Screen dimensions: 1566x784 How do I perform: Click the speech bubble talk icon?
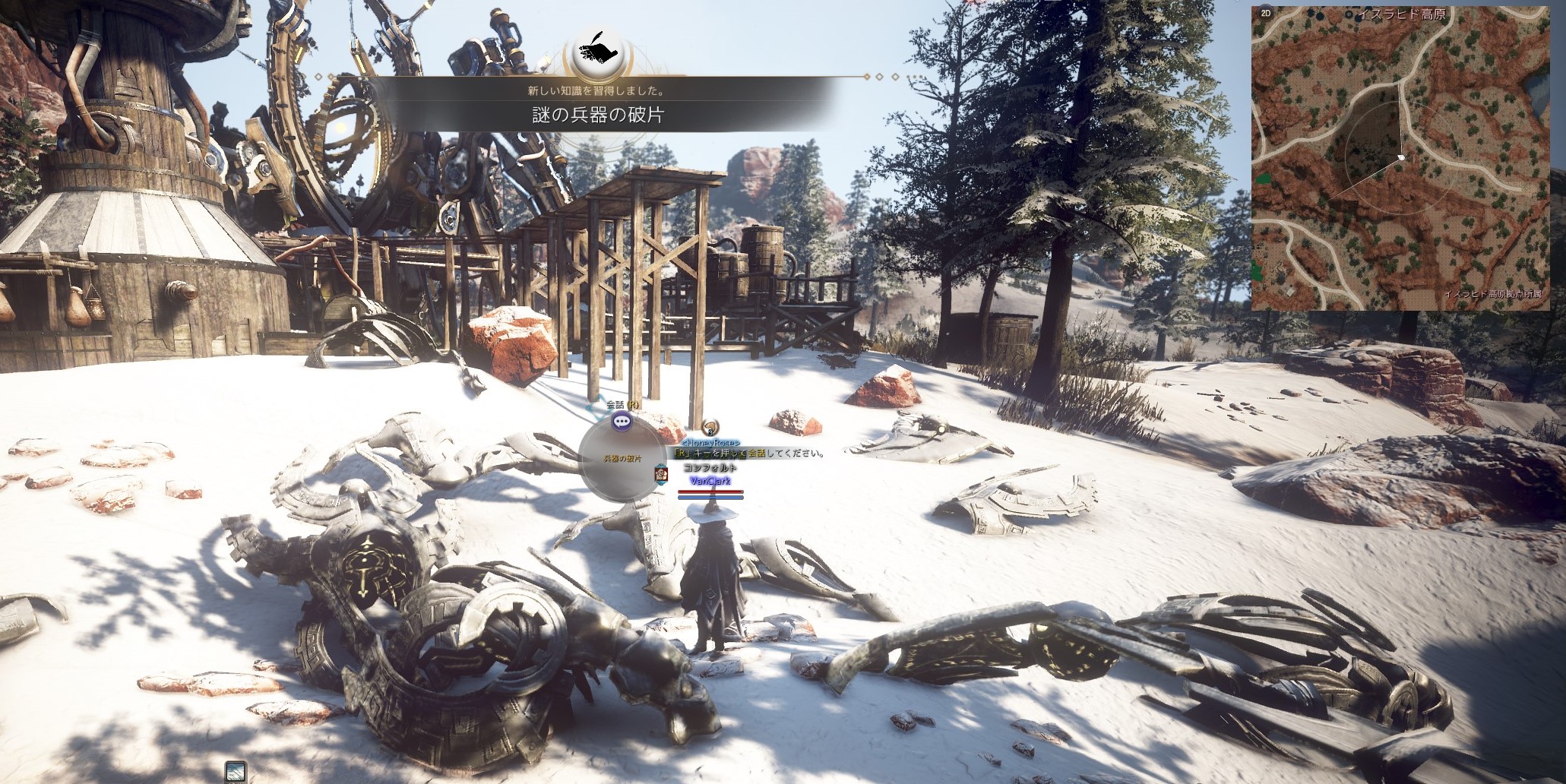coord(623,422)
